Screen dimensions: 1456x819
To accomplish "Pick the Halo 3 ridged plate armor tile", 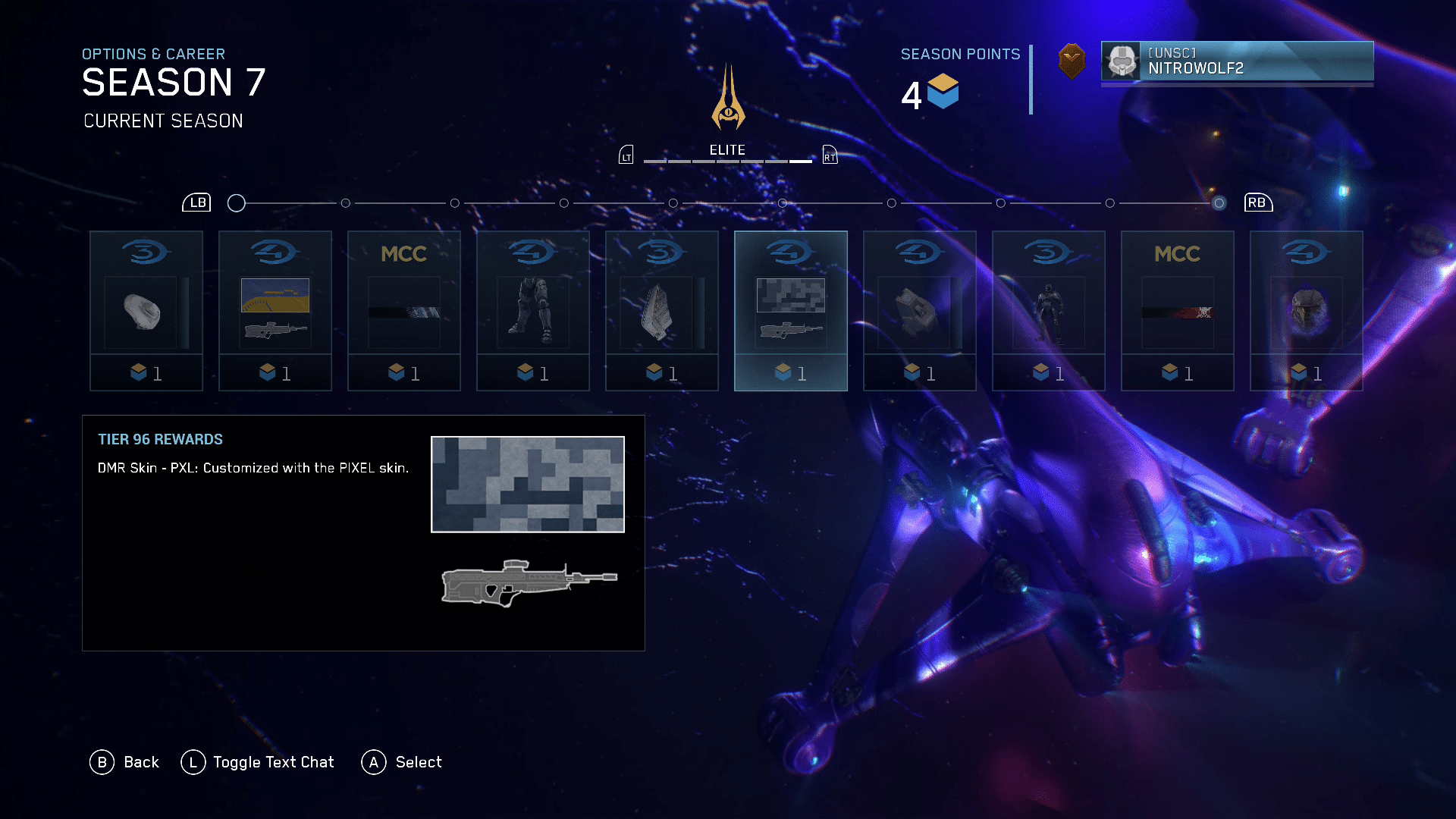I will coord(661,310).
